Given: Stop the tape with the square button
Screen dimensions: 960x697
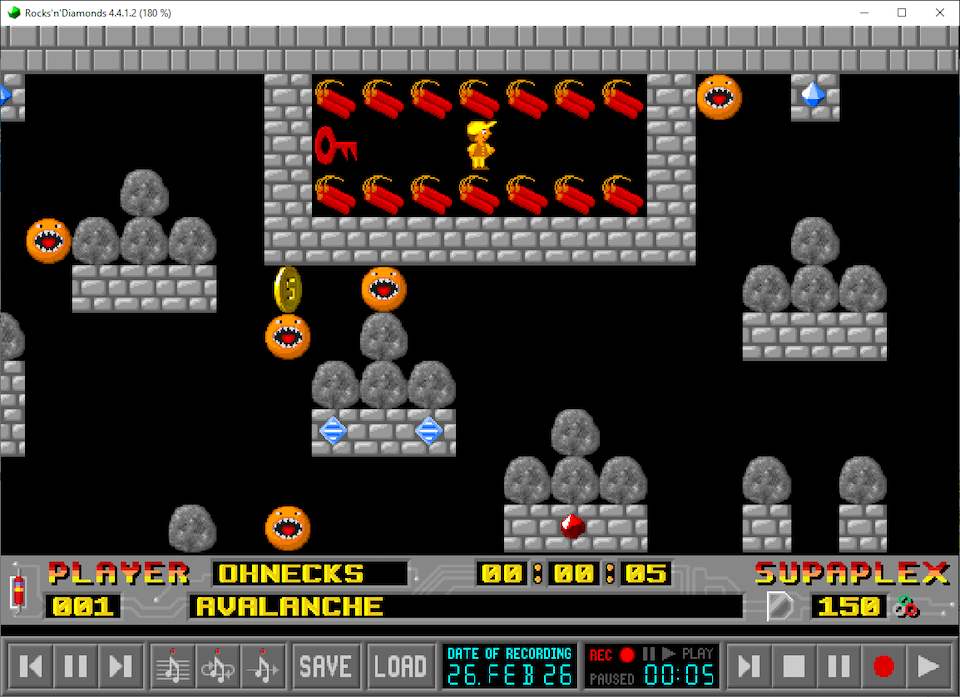Looking at the screenshot, I should click(794, 665).
